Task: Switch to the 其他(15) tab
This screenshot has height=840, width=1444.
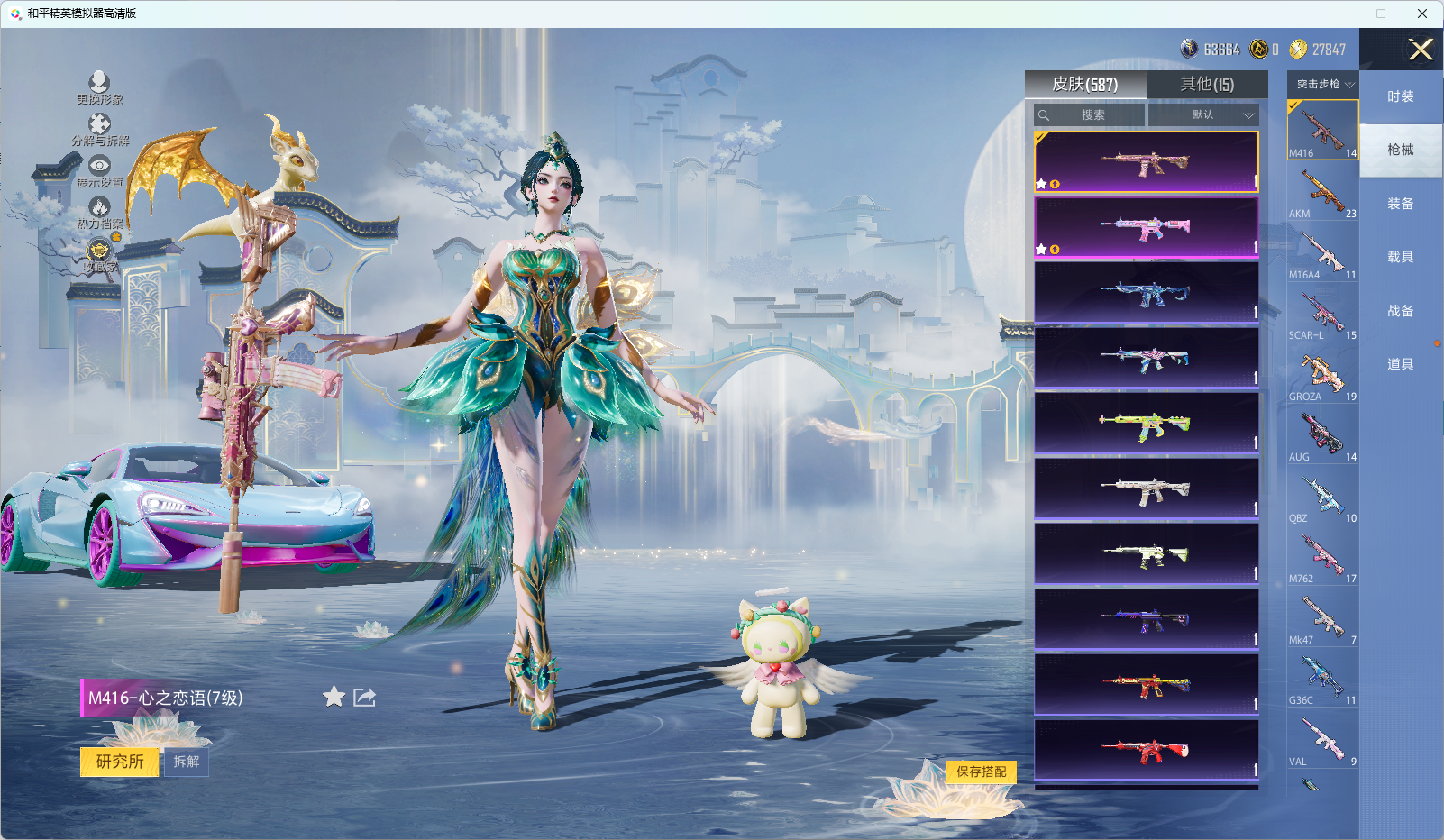Action: [1207, 85]
